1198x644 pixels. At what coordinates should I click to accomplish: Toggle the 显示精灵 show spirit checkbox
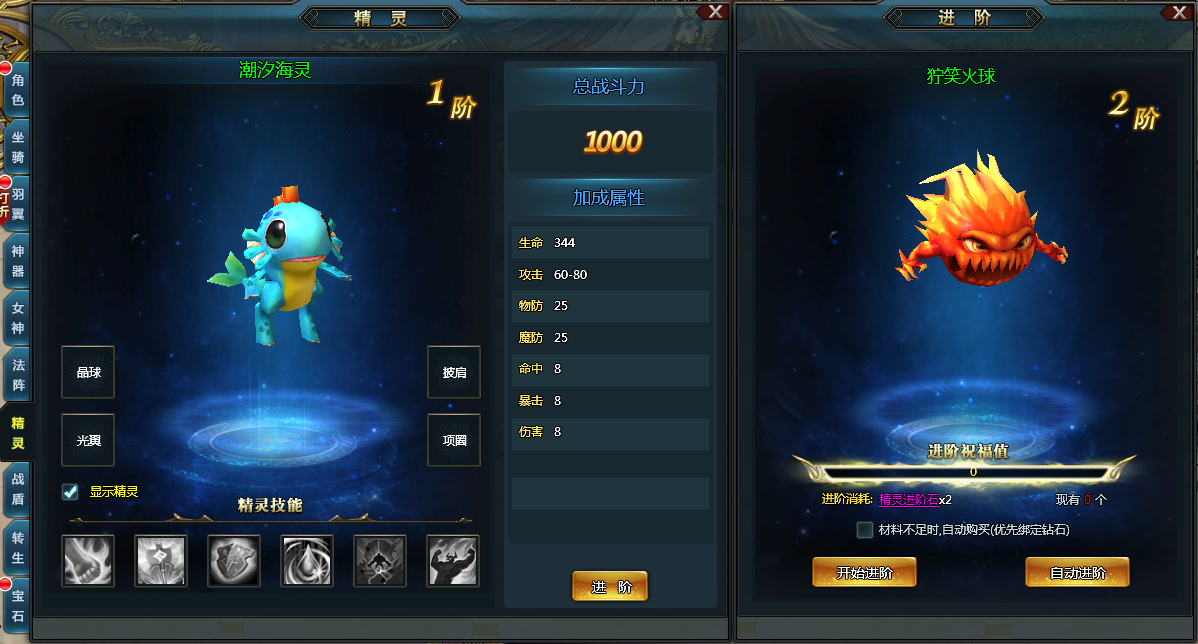tap(70, 492)
